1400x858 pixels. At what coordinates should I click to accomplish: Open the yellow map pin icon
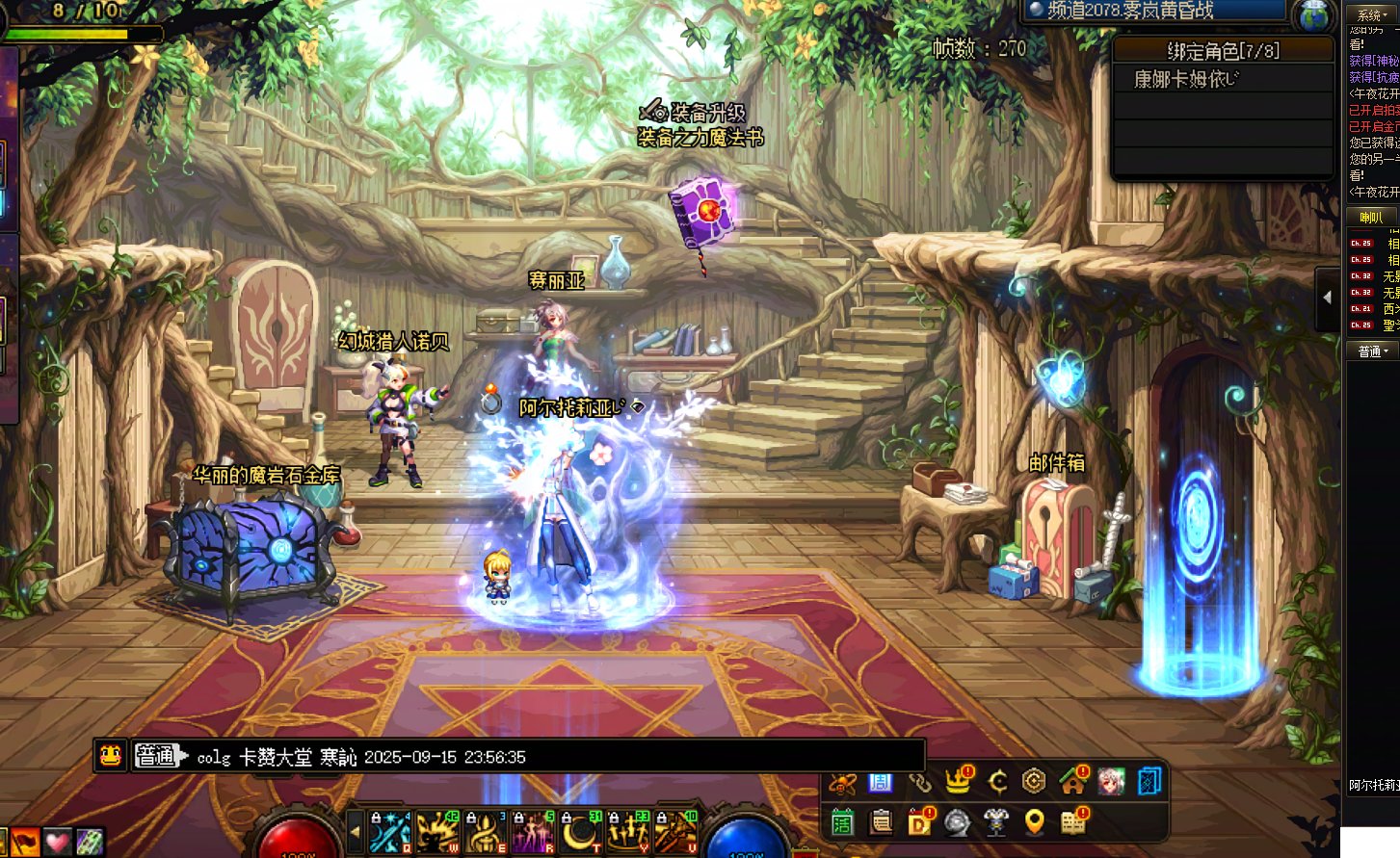pyautogui.click(x=1034, y=822)
